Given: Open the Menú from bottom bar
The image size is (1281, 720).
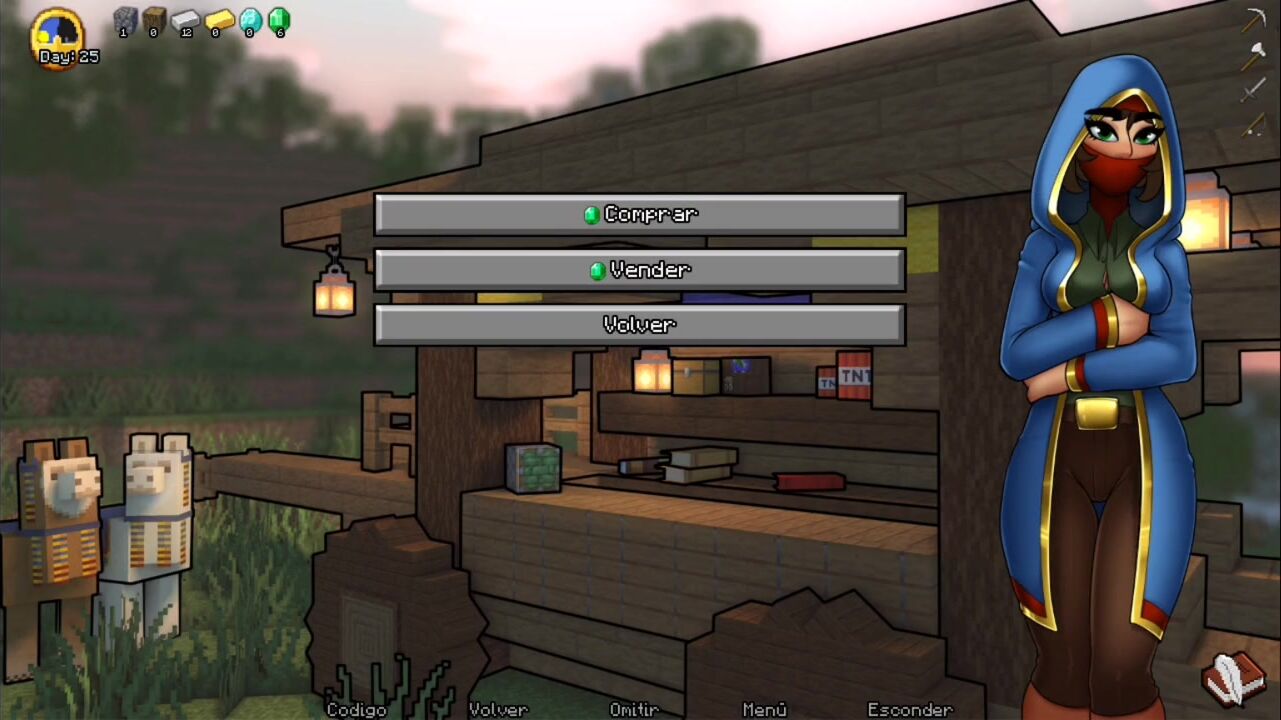Looking at the screenshot, I should (764, 709).
